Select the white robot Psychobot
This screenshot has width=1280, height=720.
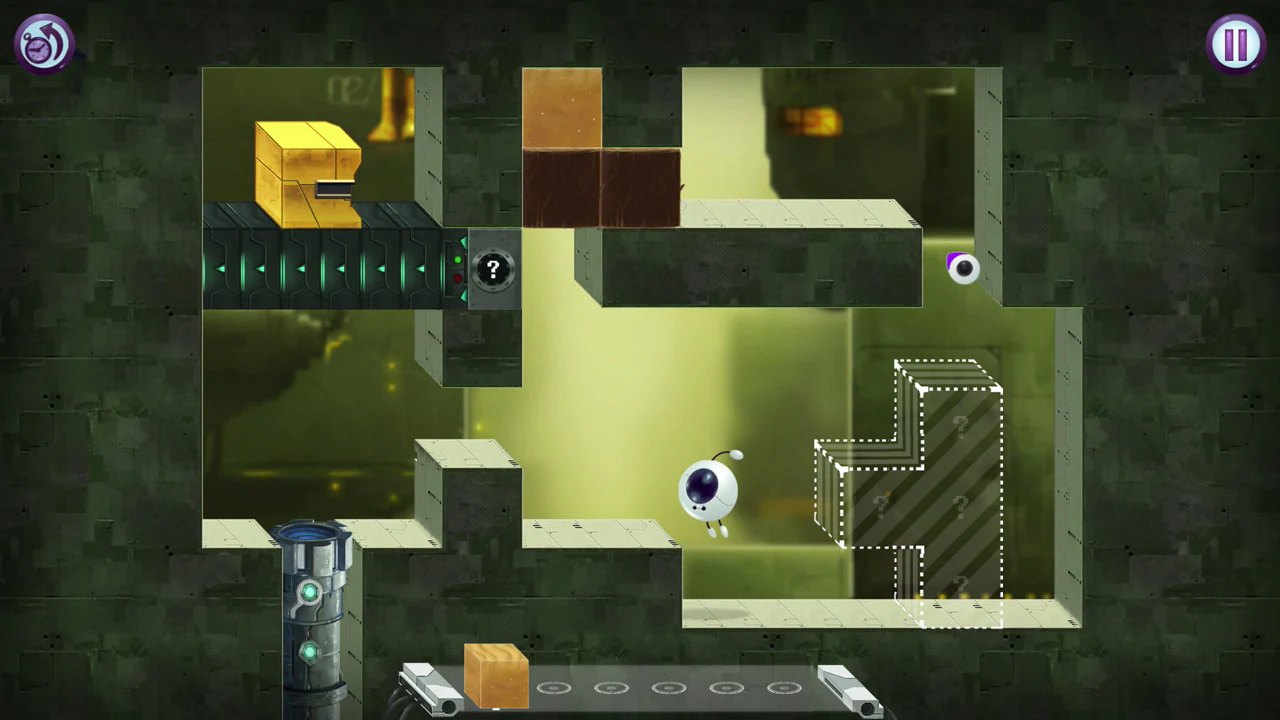pyautogui.click(x=710, y=490)
